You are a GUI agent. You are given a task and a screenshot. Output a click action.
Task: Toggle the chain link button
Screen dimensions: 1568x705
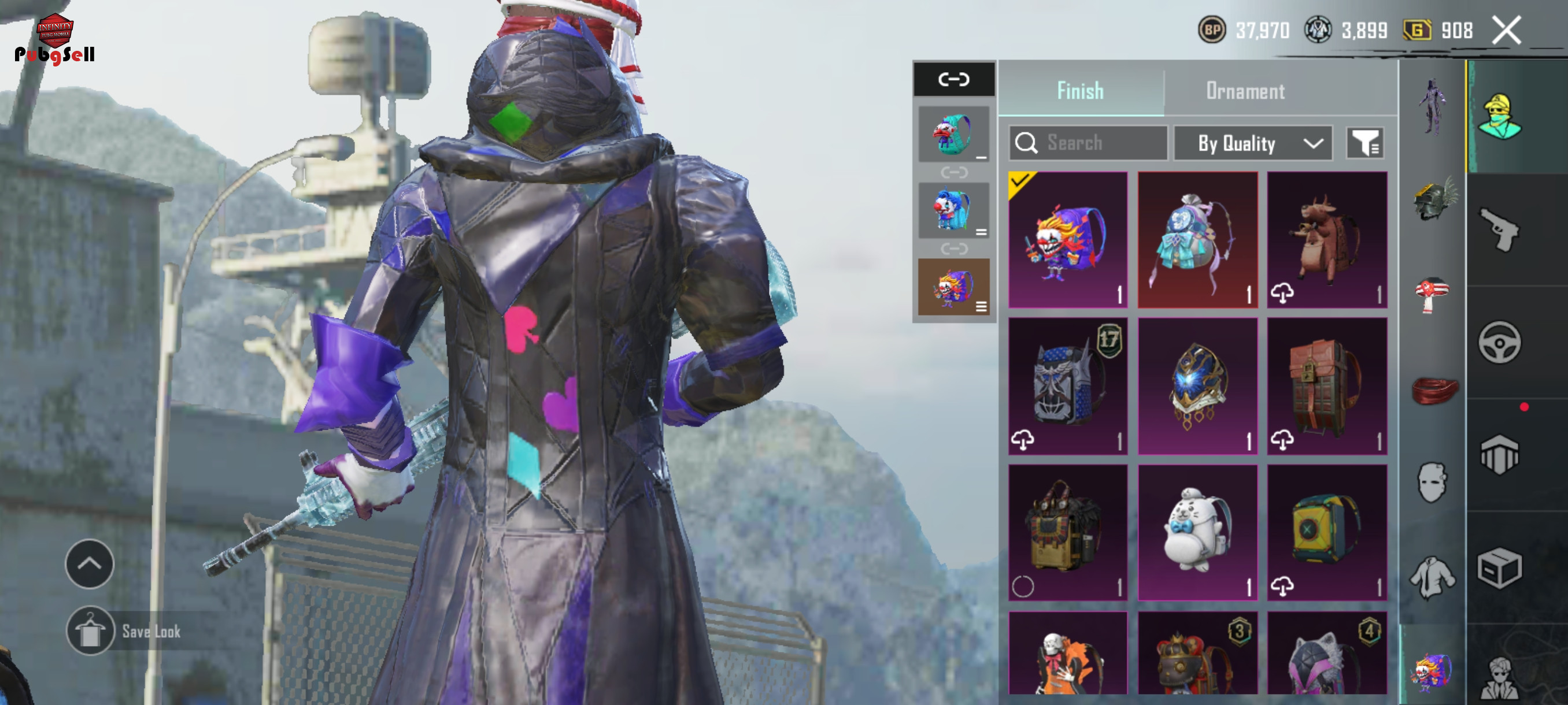coord(953,79)
